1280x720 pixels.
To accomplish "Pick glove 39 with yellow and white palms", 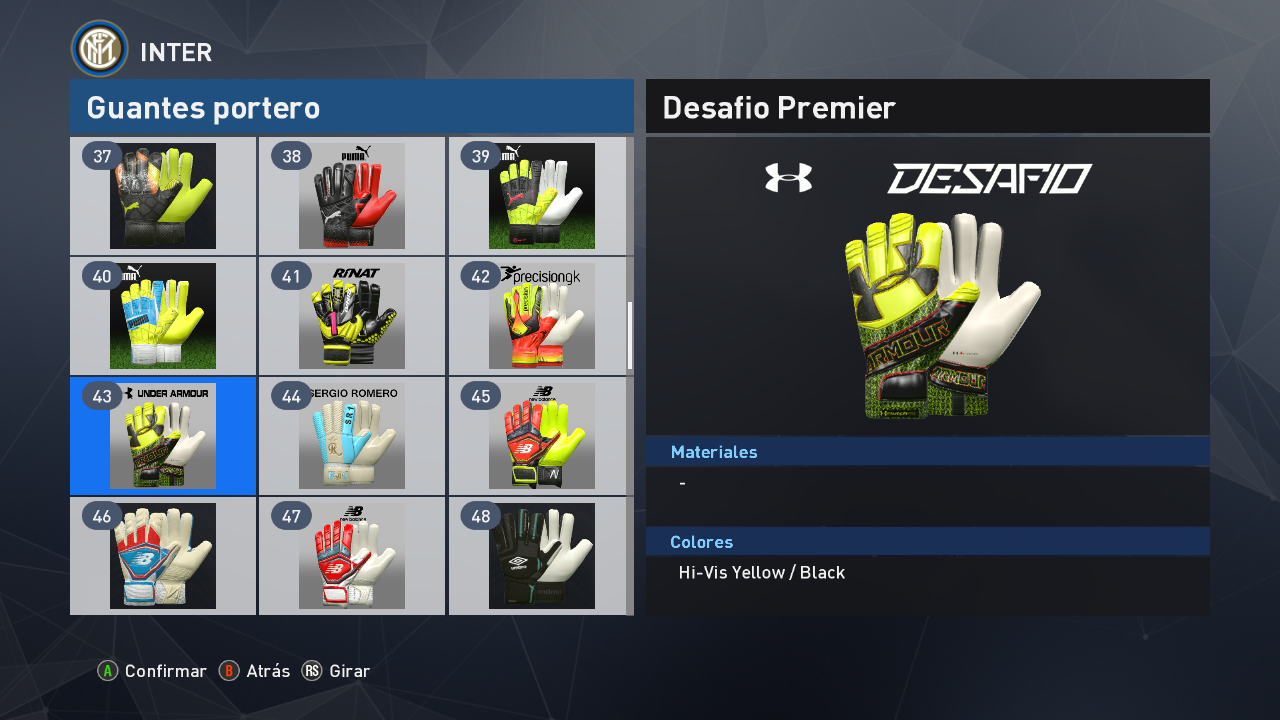I will 541,196.
